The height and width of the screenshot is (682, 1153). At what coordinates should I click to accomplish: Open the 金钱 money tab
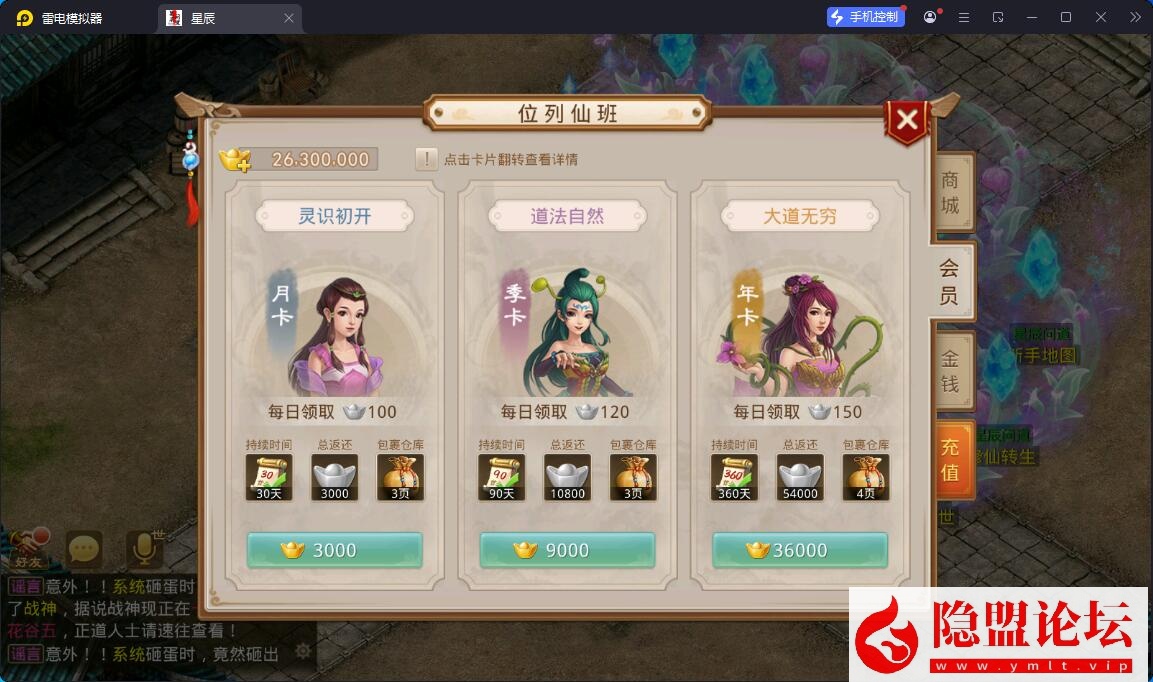click(950, 371)
